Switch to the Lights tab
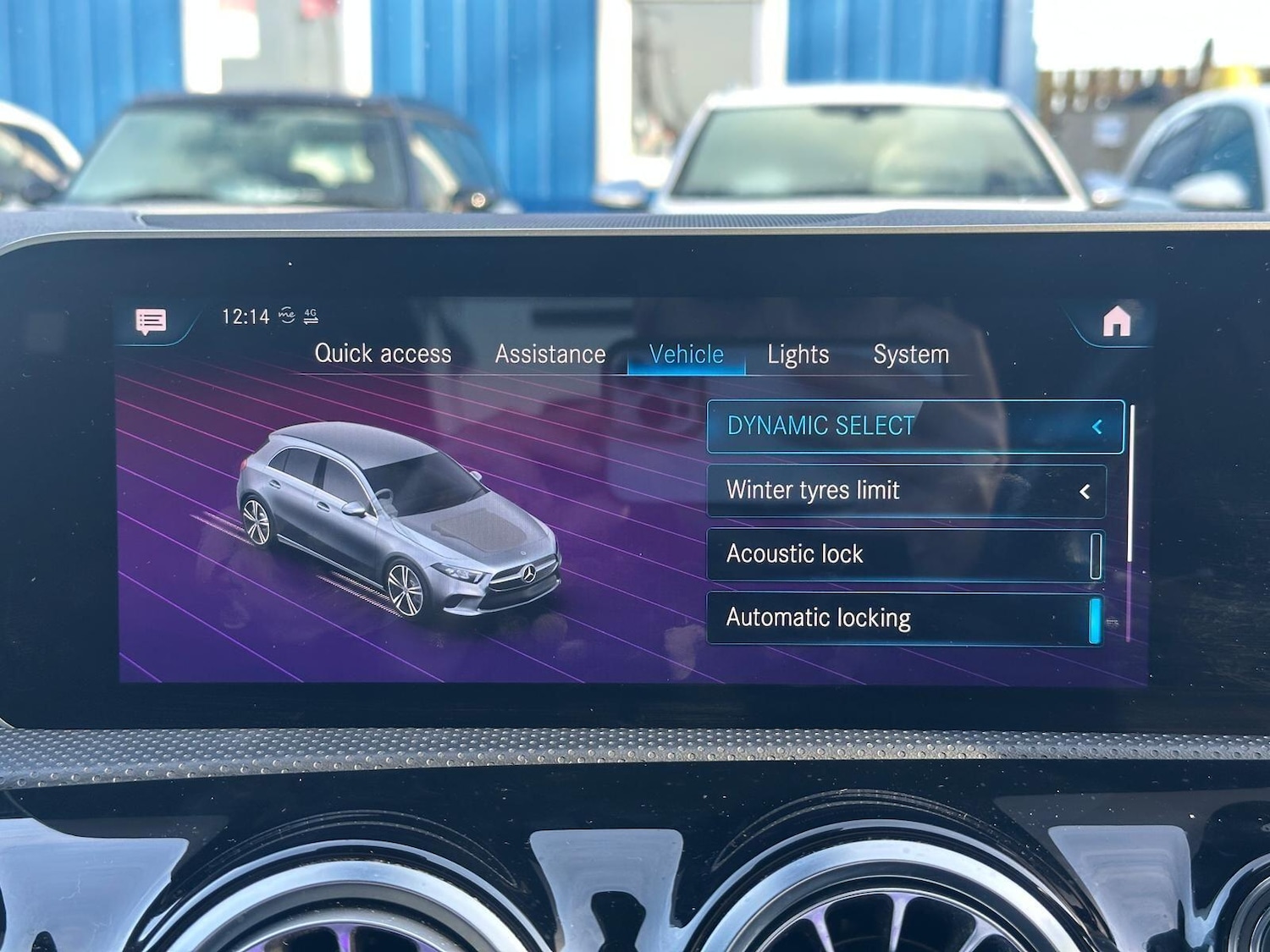 796,355
